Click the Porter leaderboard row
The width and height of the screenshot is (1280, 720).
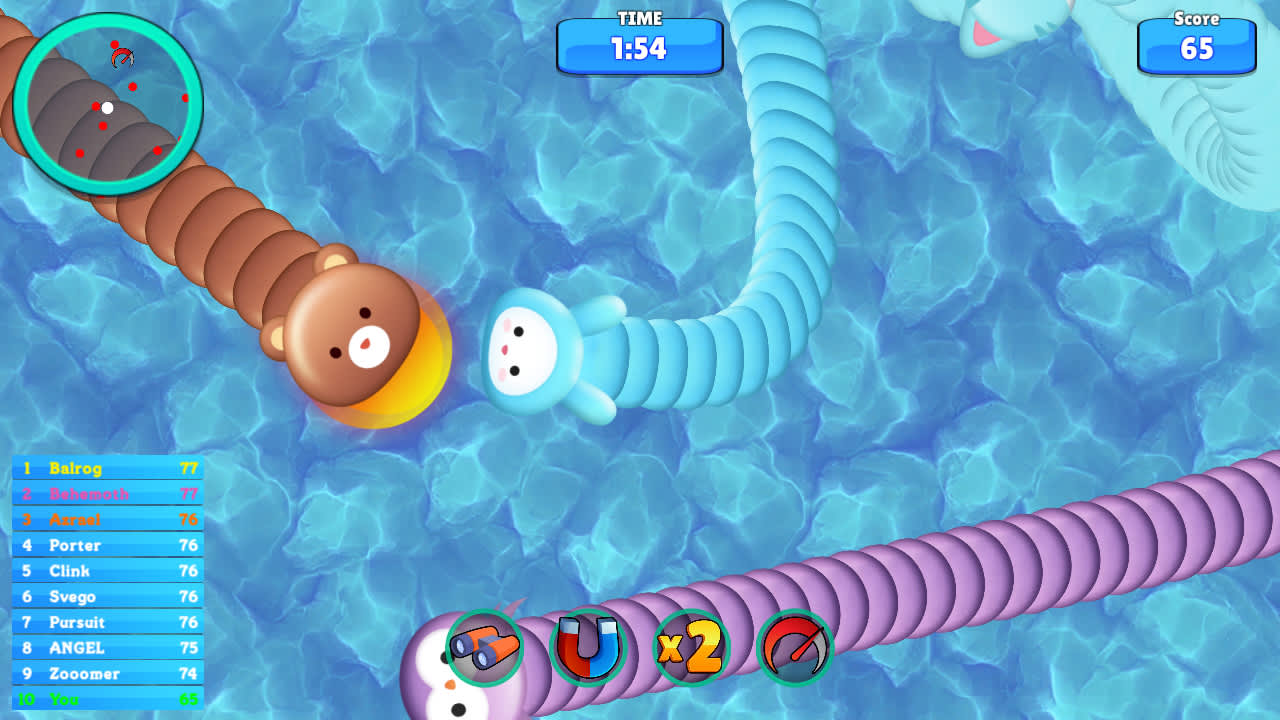107,545
